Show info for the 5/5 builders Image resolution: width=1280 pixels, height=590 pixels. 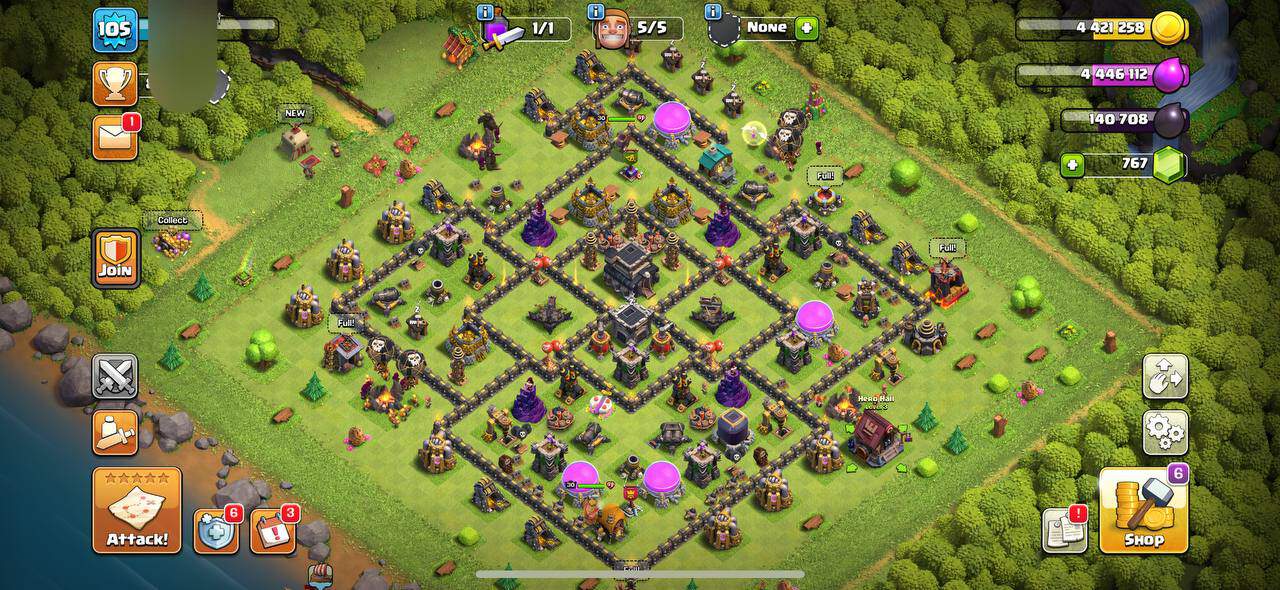(597, 12)
